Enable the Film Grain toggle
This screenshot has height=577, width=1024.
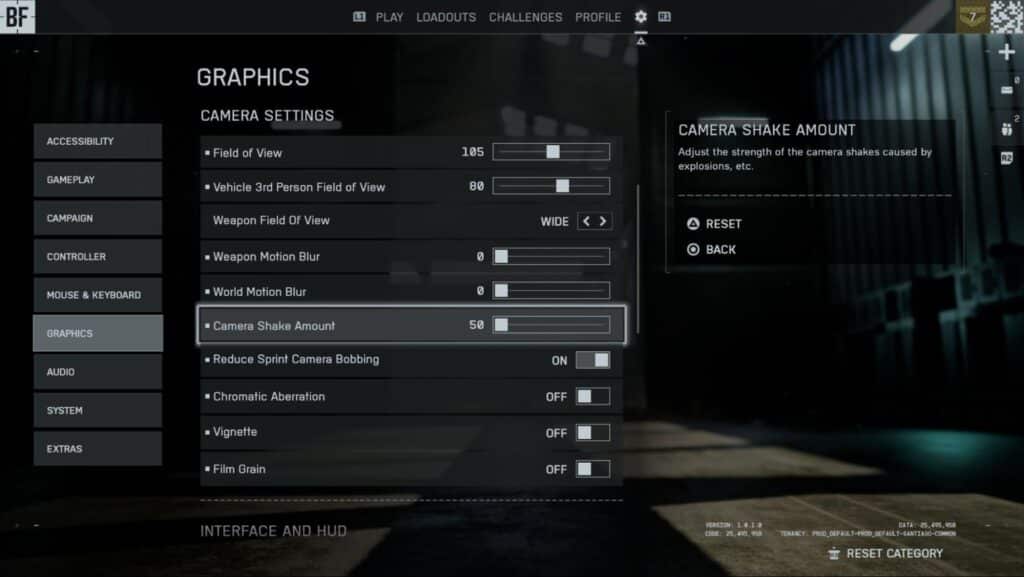click(x=592, y=469)
